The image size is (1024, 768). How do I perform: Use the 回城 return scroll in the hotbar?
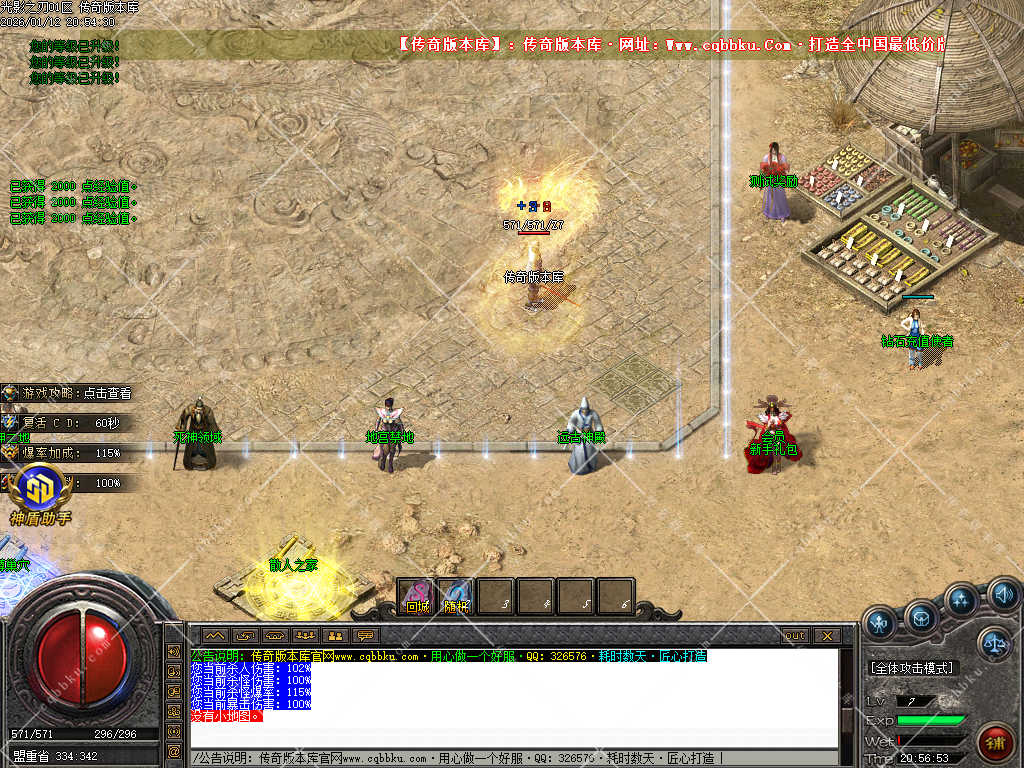[x=417, y=597]
